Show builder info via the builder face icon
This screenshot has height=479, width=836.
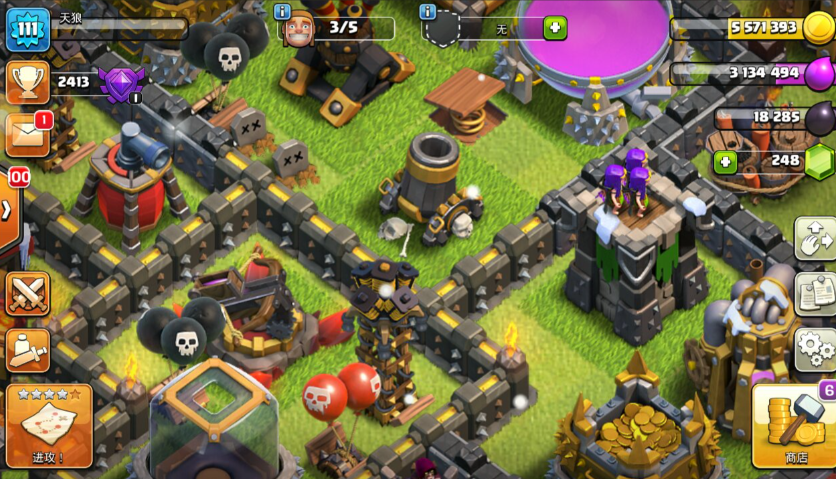coord(298,27)
